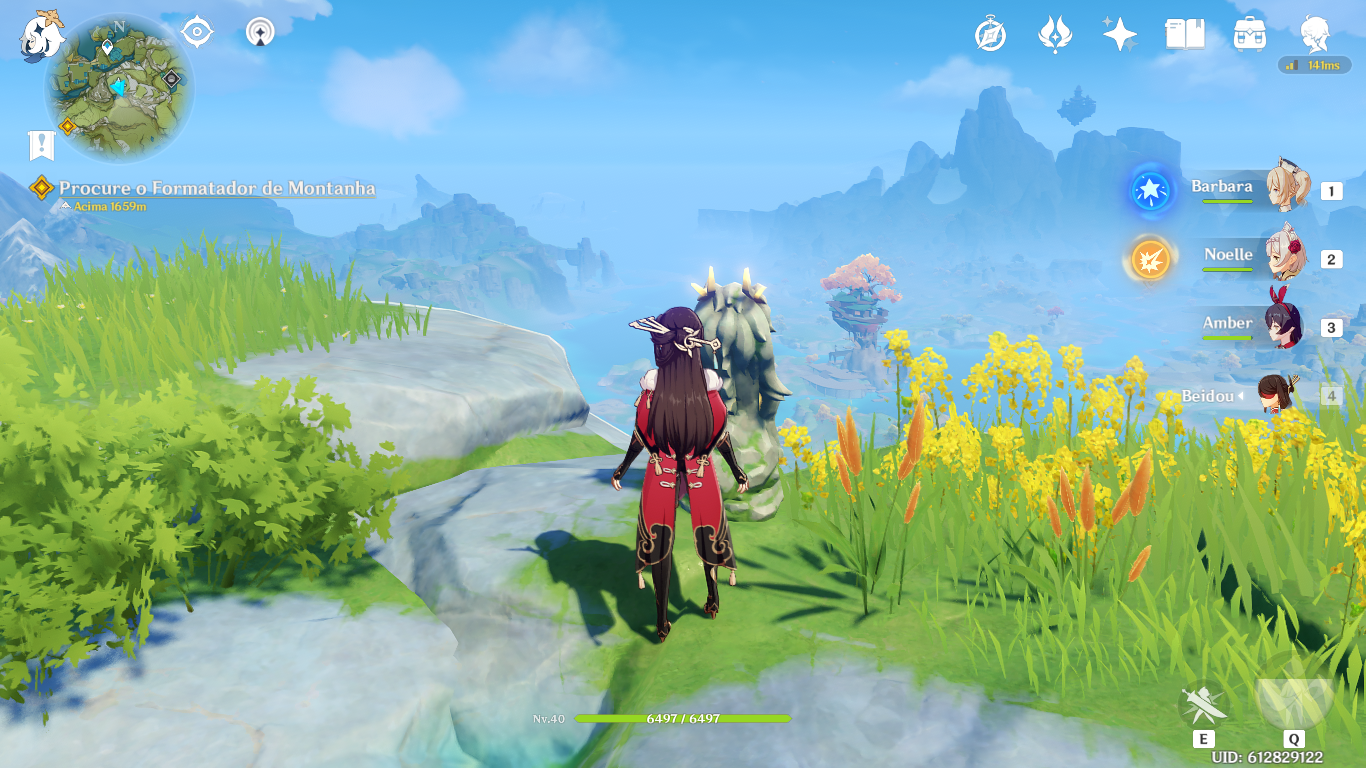The width and height of the screenshot is (1366, 768).
Task: Open the character screen icon
Action: coord(1315,35)
